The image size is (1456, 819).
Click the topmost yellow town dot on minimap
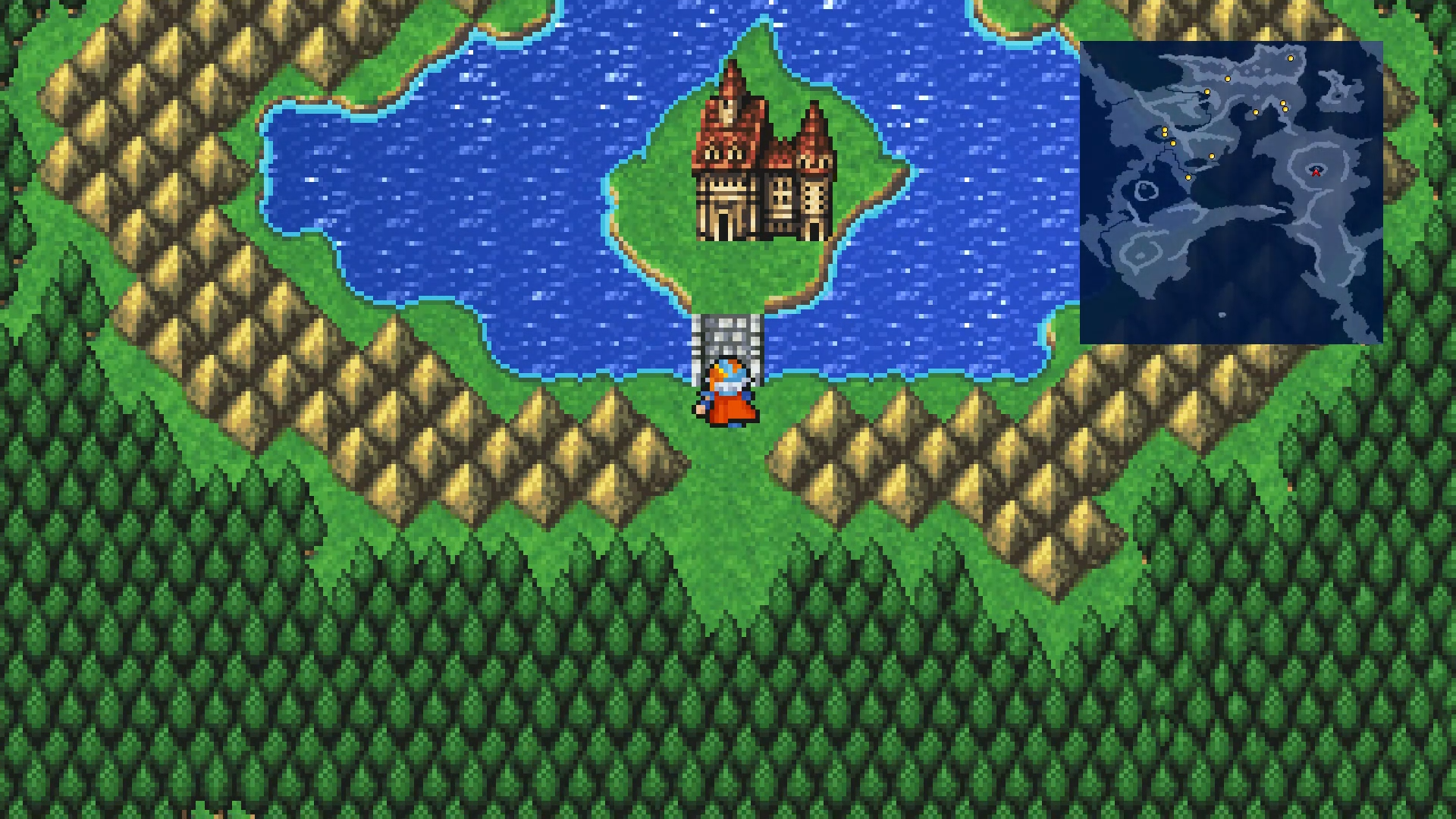pyautogui.click(x=1291, y=58)
